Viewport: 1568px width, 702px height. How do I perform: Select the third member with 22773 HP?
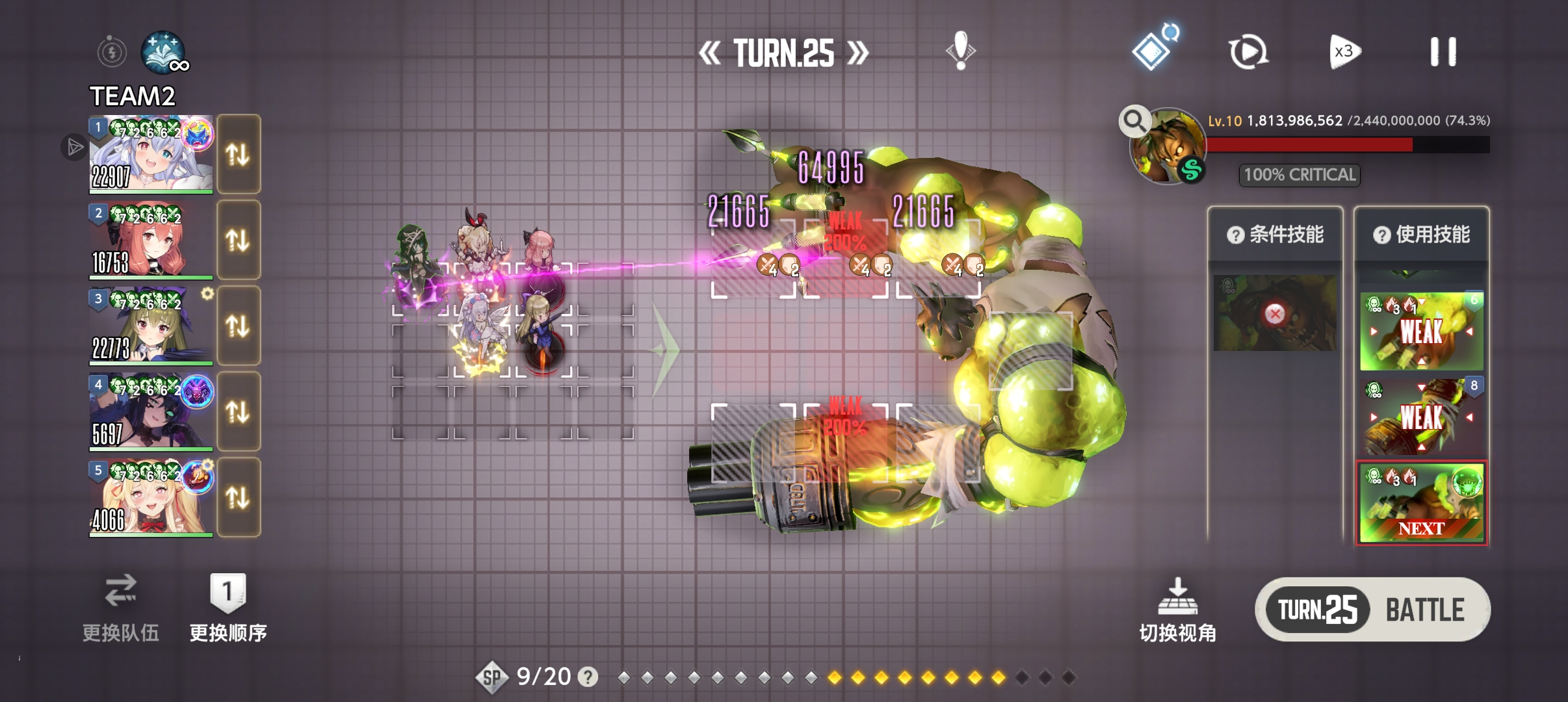coord(151,326)
